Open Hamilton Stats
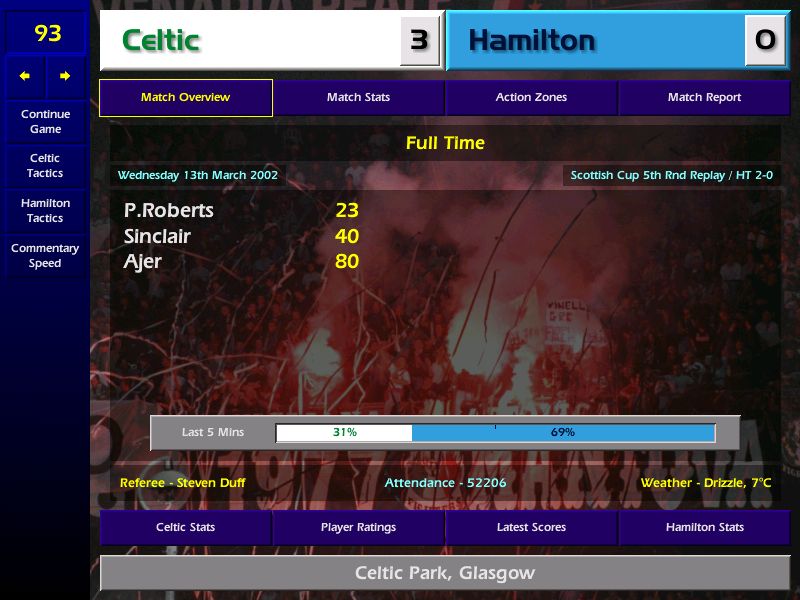Viewport: 800px width, 600px height. [x=704, y=527]
